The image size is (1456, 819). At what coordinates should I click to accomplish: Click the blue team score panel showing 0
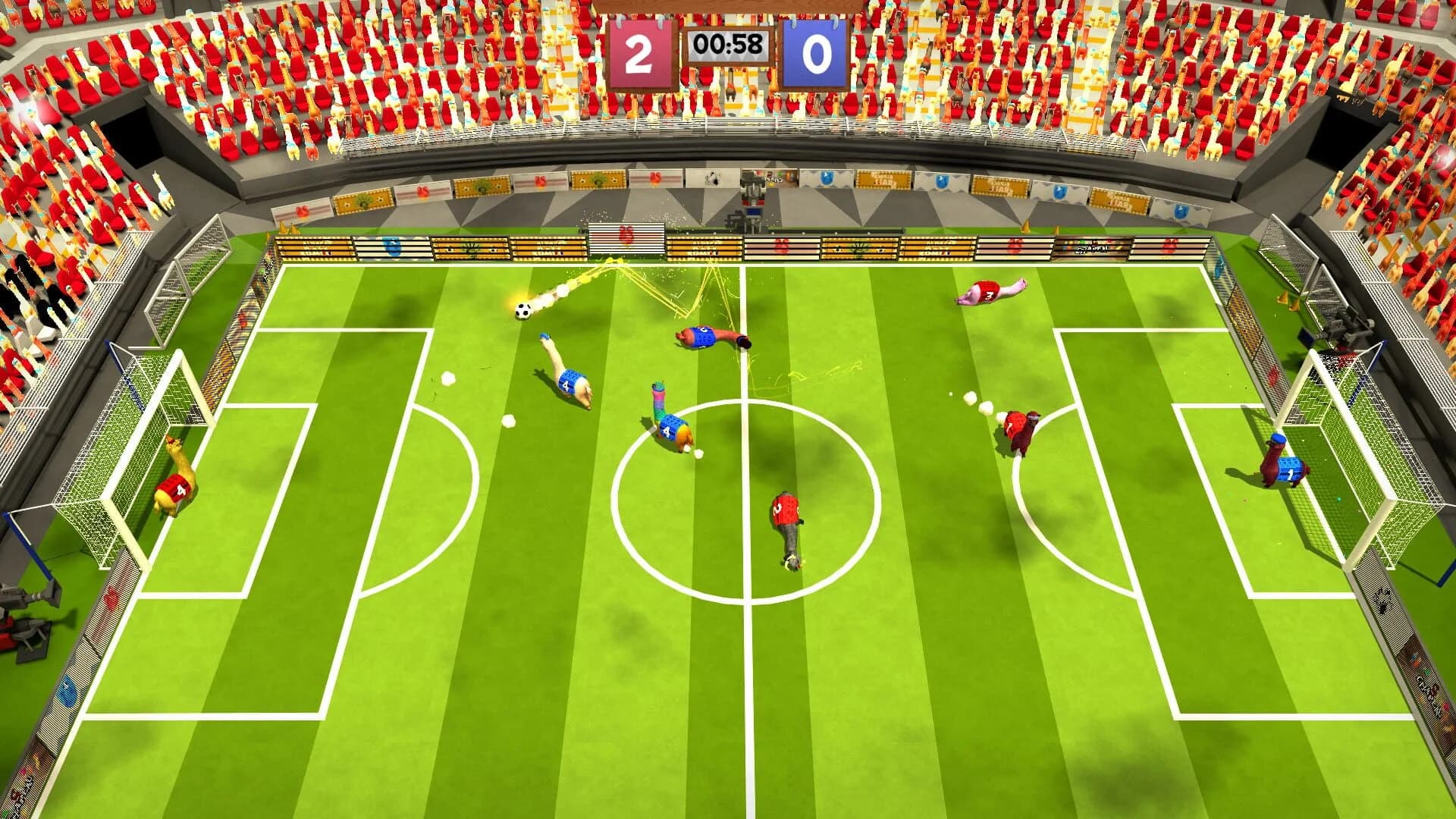pos(819,53)
